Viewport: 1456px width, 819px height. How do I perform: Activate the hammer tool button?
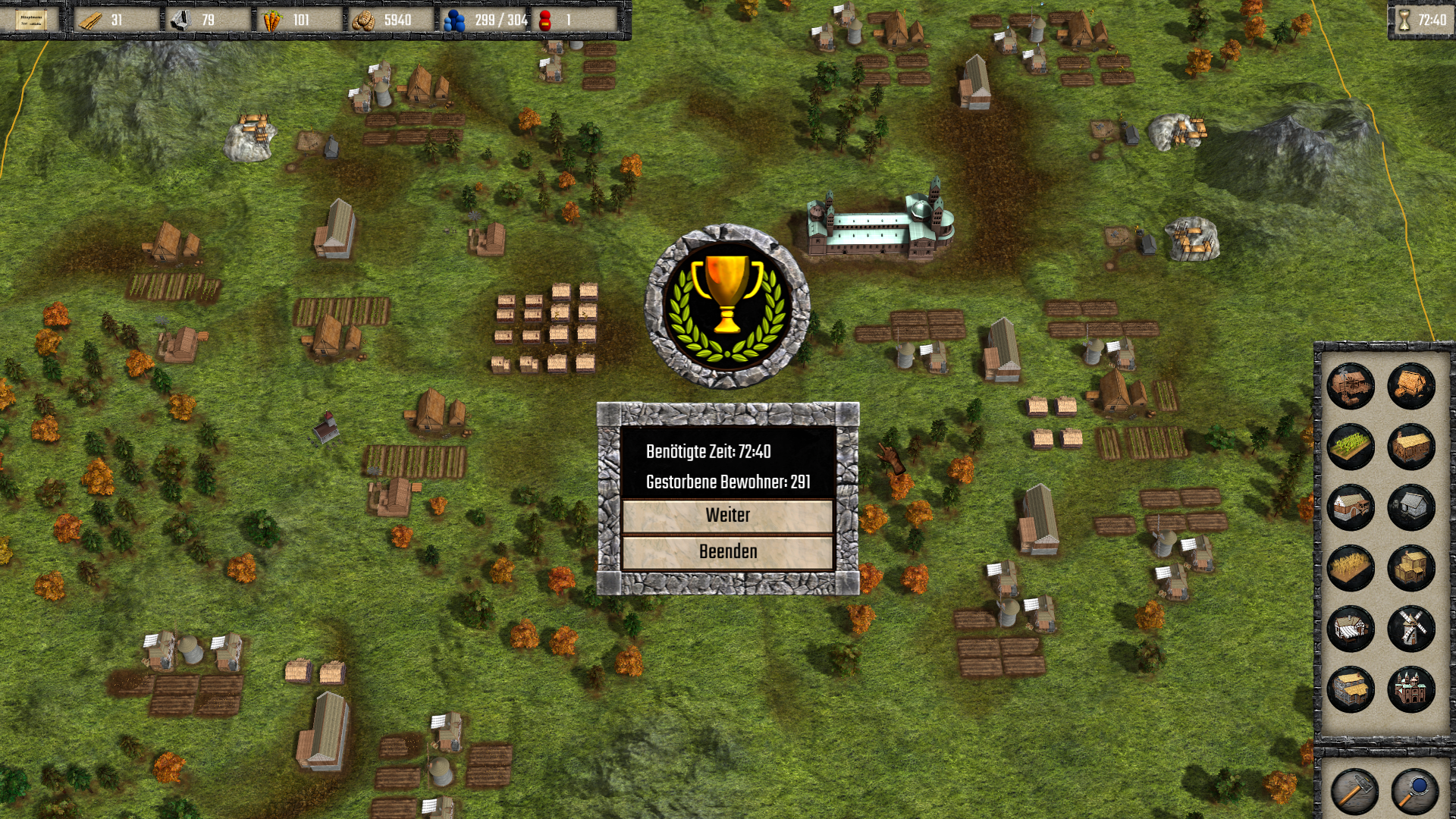tap(1354, 791)
